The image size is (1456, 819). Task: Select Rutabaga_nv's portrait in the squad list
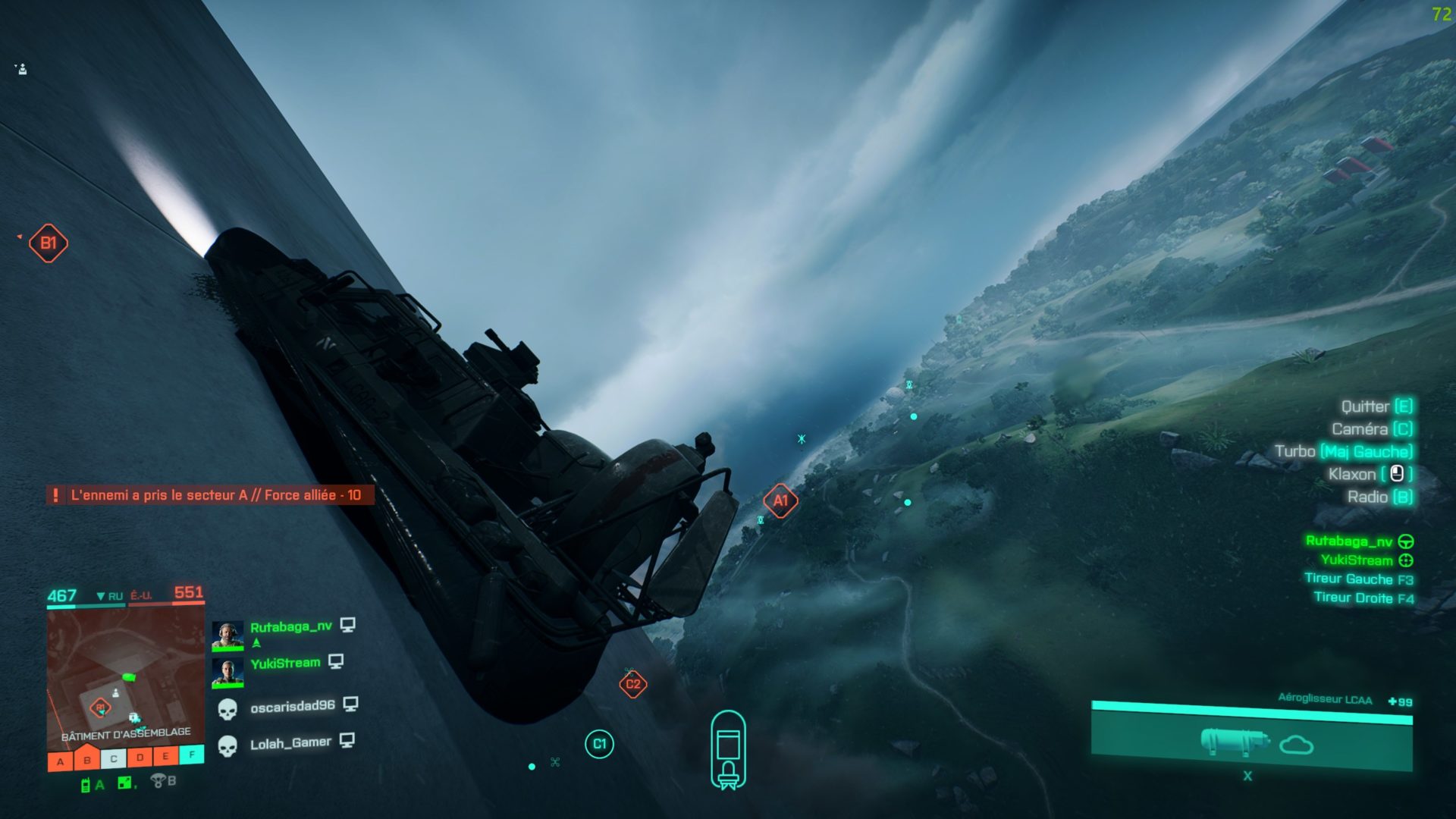tap(227, 635)
